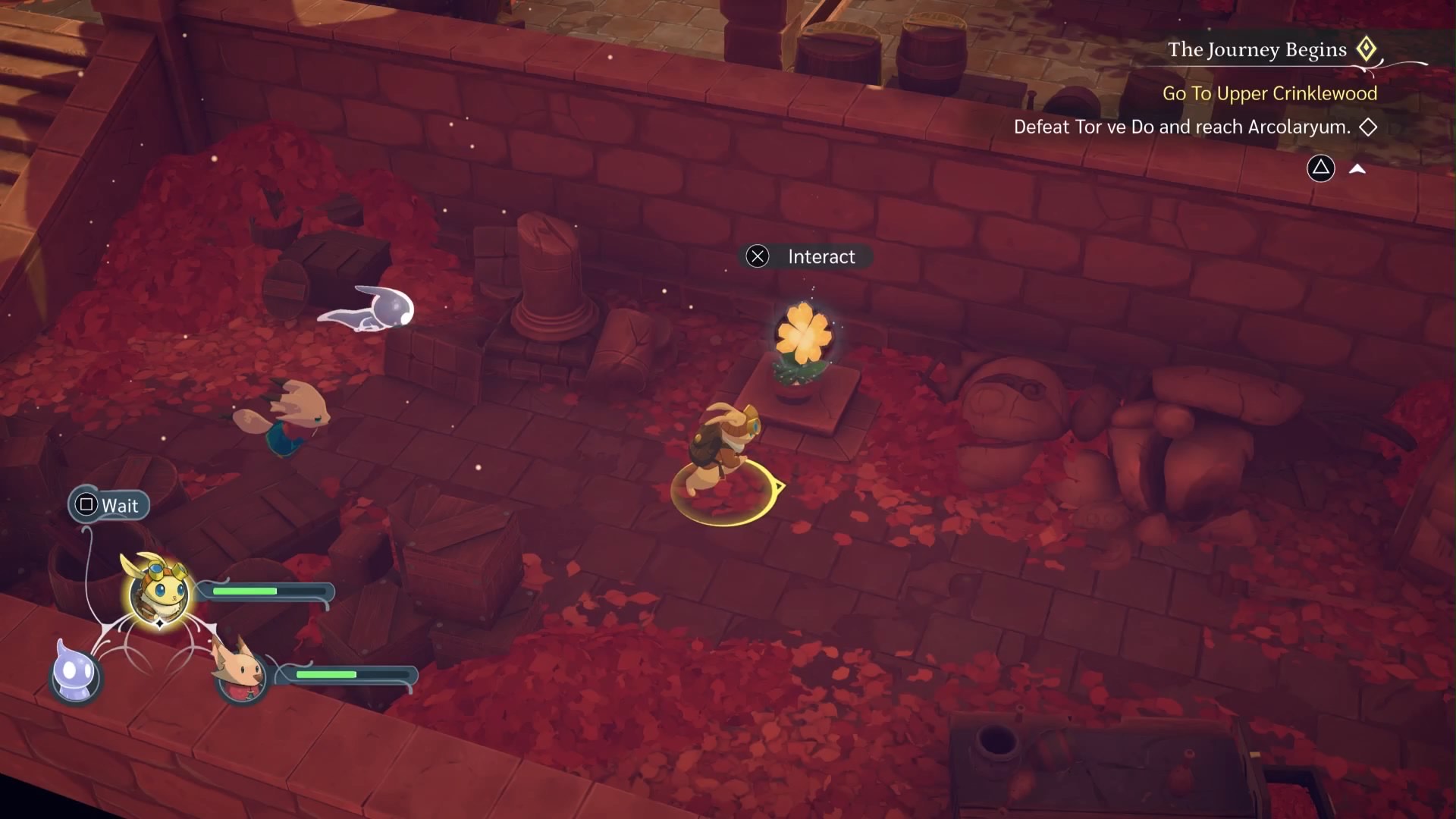Select the purple spirit companion portrait
This screenshot has width=1456, height=819.
[75, 673]
